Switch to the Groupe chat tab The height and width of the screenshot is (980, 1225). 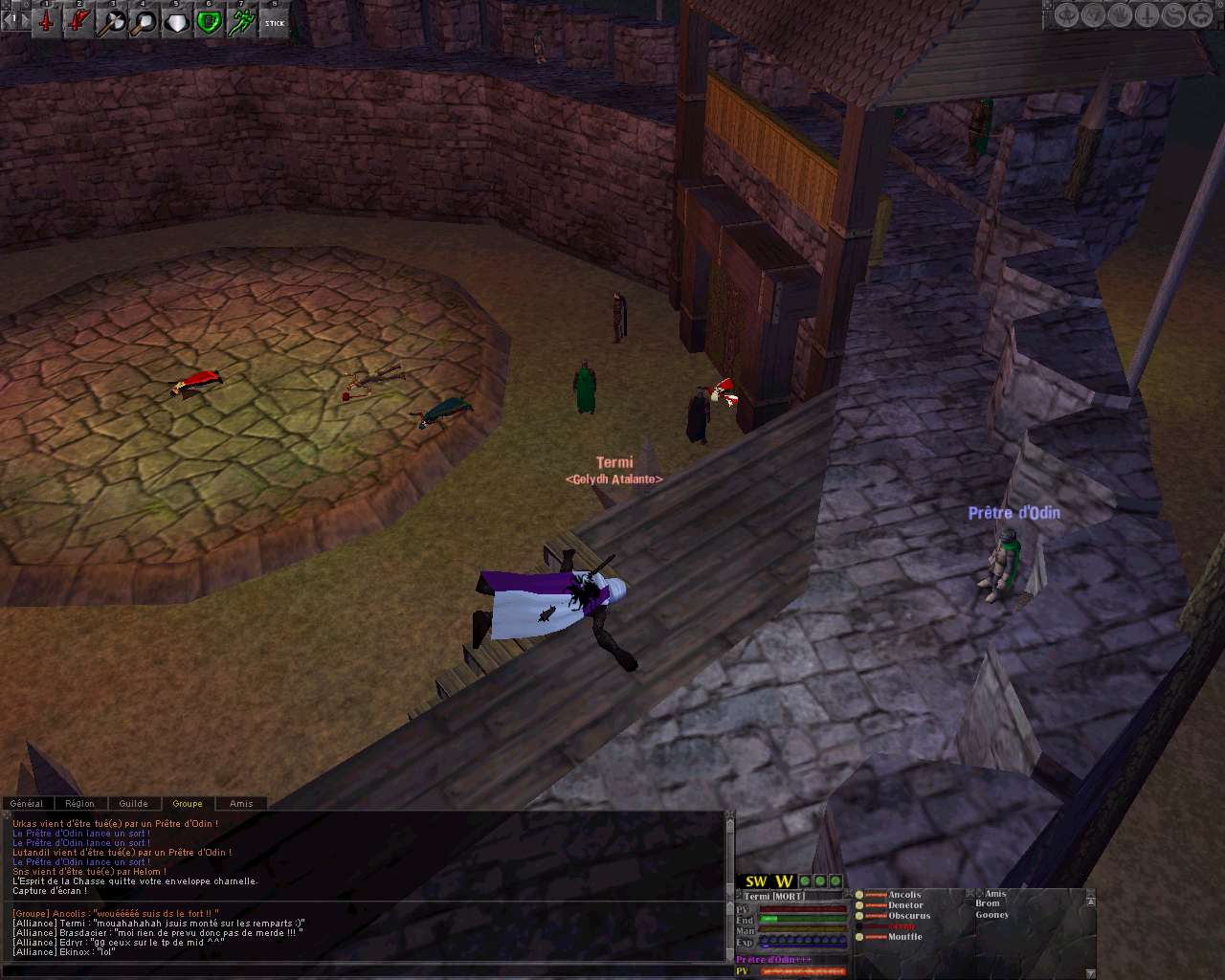pos(188,804)
